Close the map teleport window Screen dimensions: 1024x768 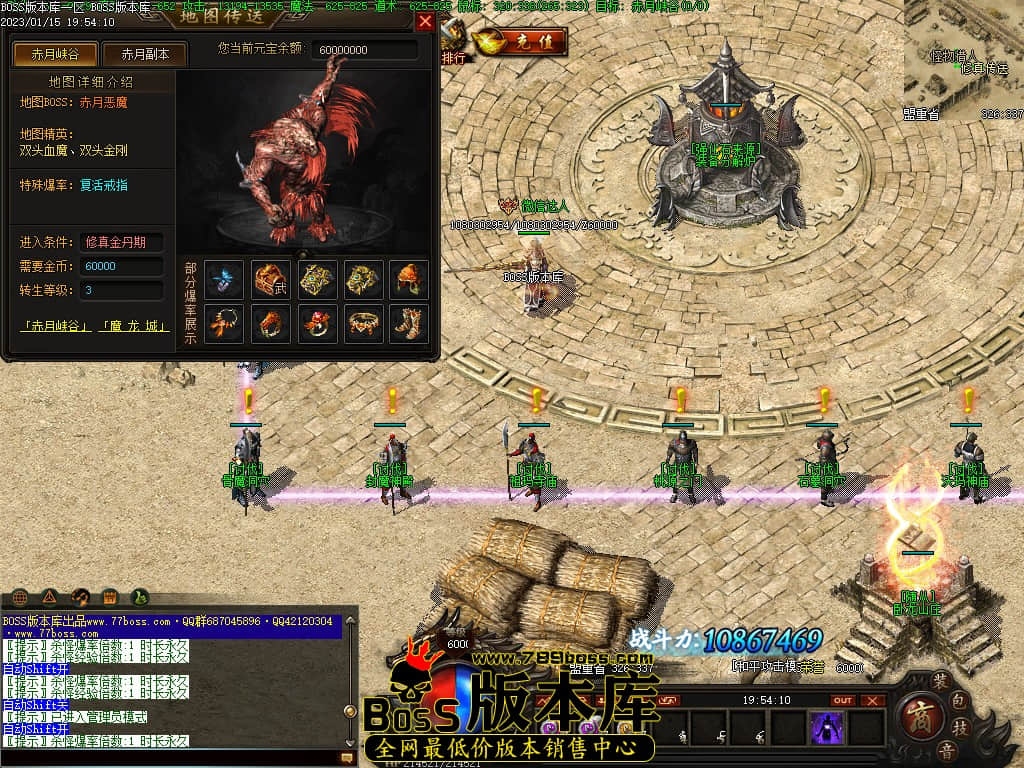point(425,20)
